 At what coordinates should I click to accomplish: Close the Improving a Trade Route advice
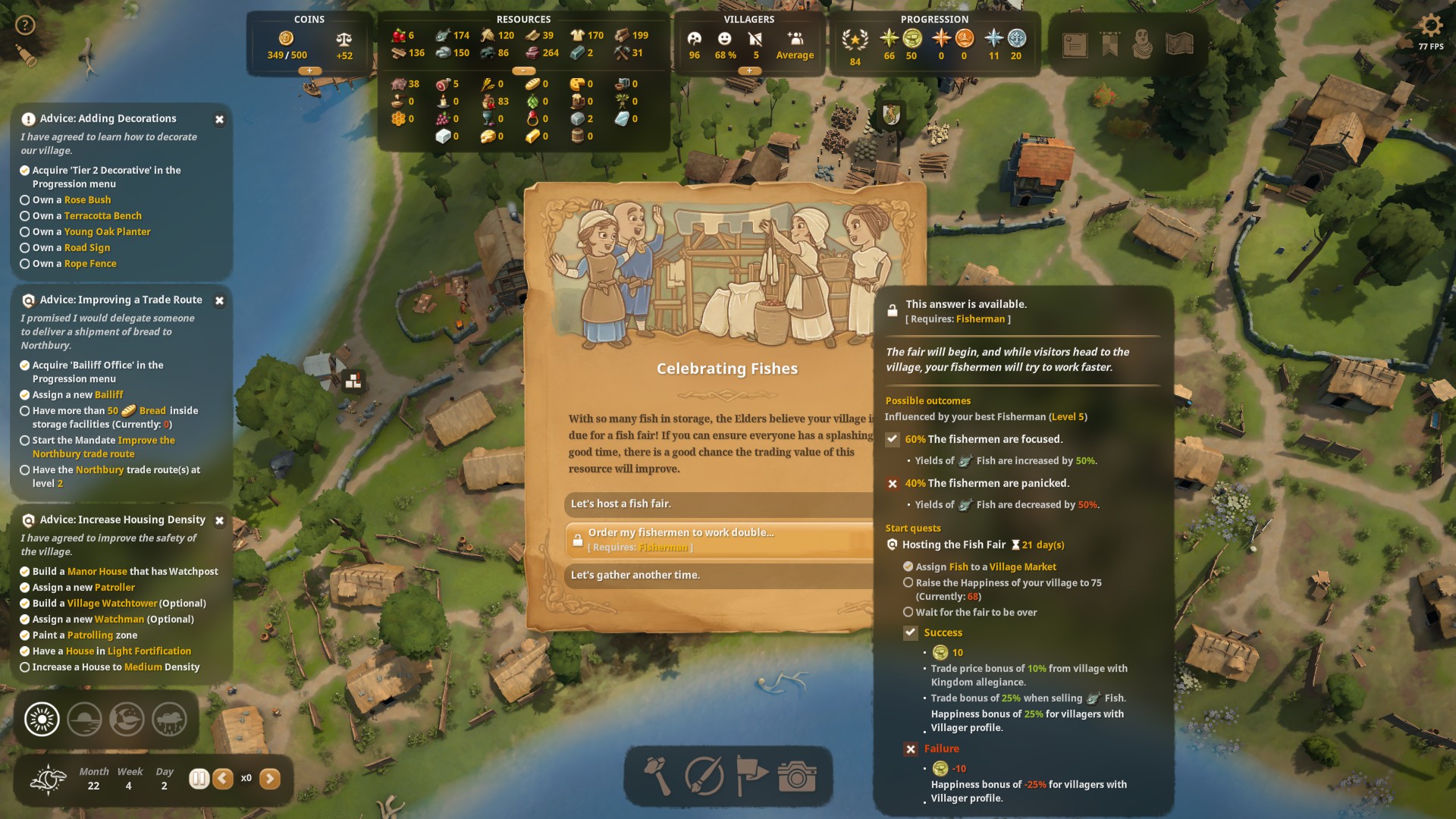pyautogui.click(x=219, y=301)
